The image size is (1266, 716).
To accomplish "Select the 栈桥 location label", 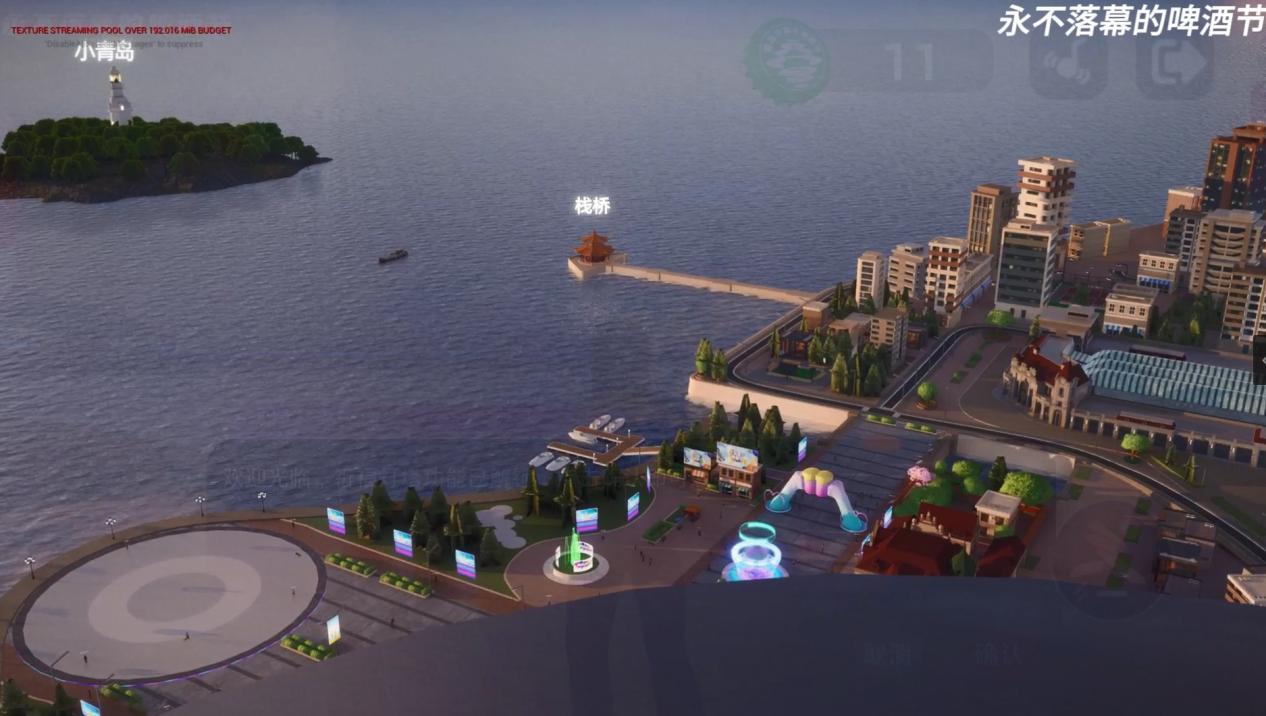I will [592, 206].
